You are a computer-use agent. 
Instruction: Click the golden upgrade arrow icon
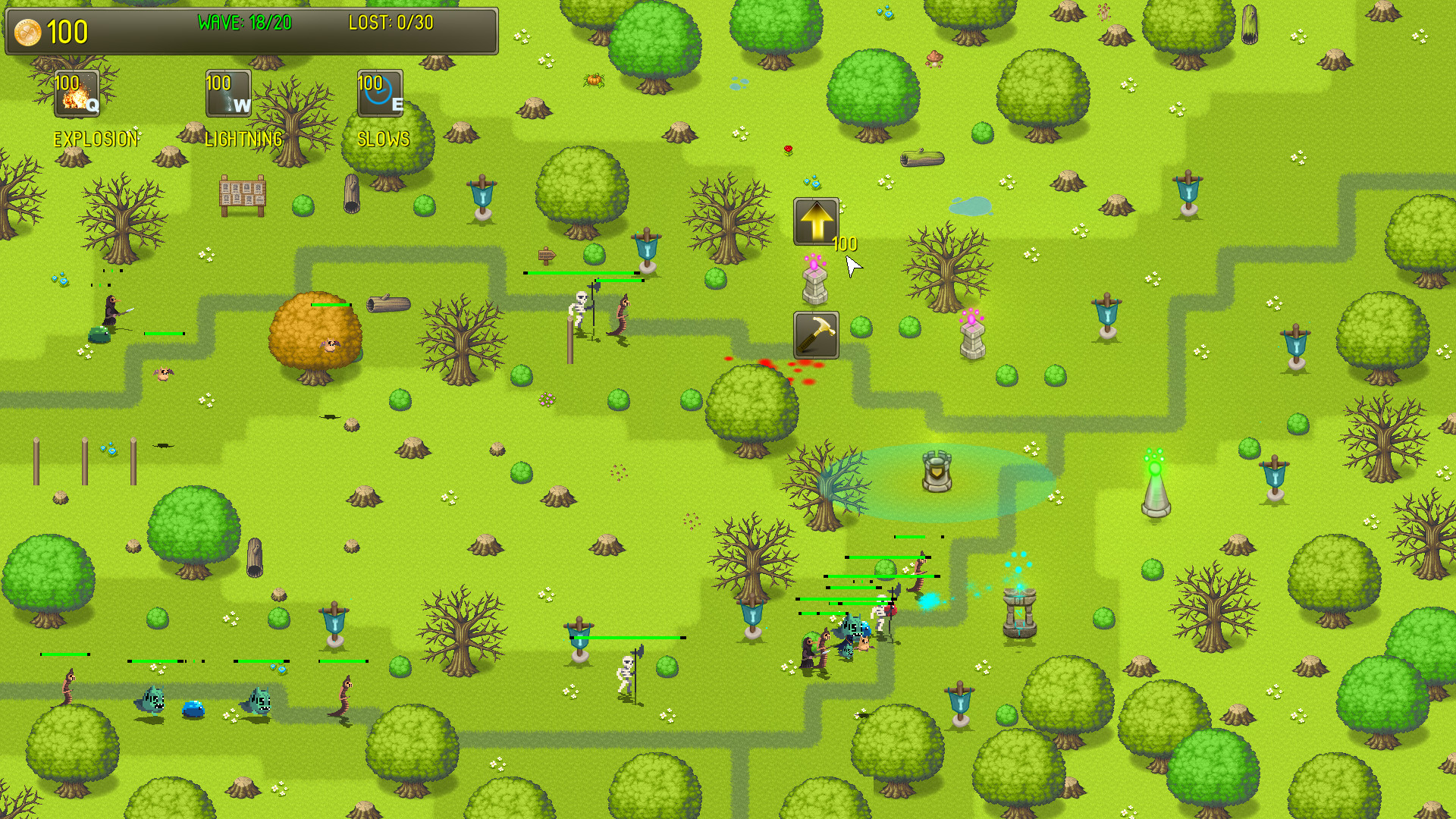[816, 221]
